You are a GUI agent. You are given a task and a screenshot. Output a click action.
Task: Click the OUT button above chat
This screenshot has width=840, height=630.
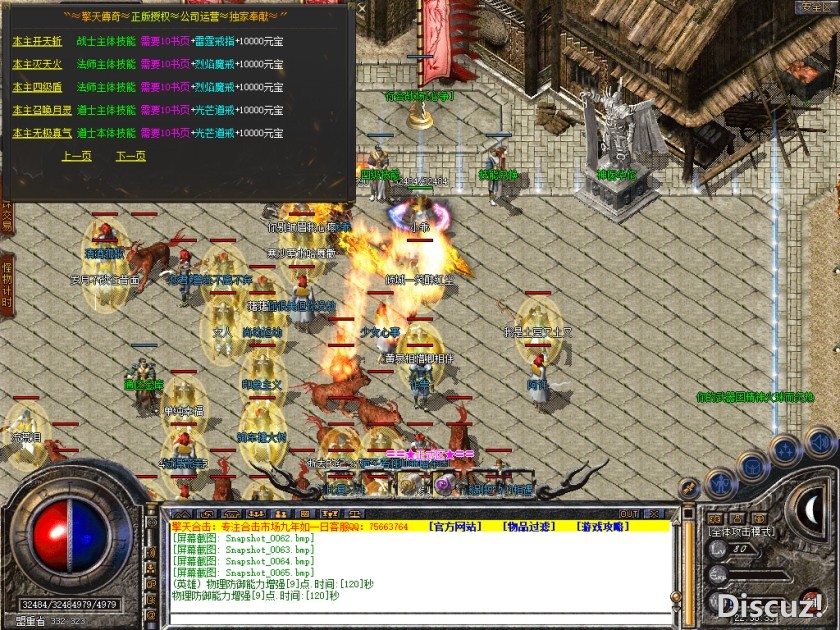tap(629, 514)
